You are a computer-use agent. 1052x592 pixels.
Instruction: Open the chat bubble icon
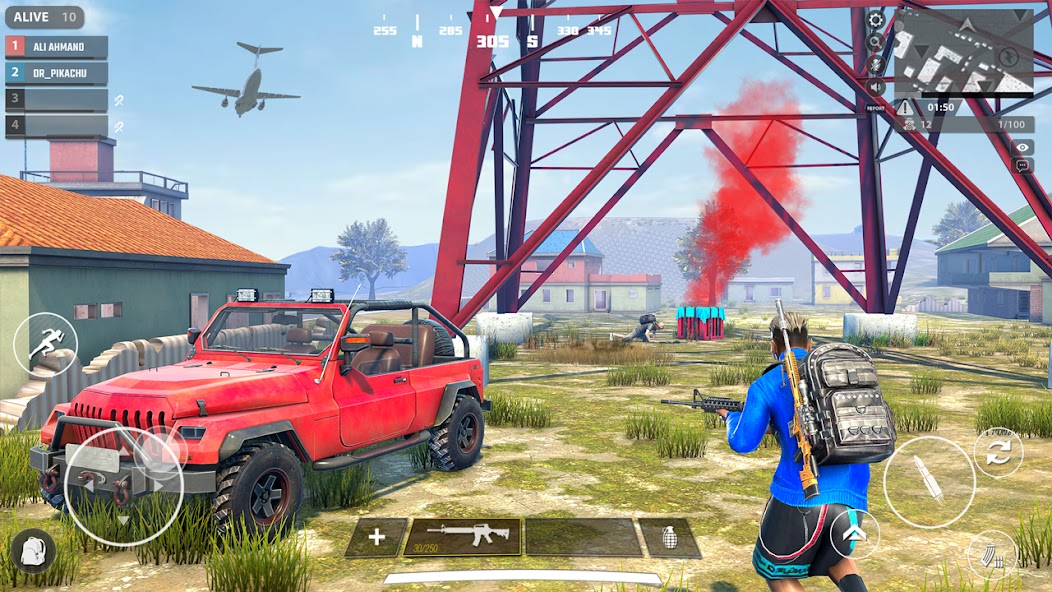click(x=1023, y=166)
